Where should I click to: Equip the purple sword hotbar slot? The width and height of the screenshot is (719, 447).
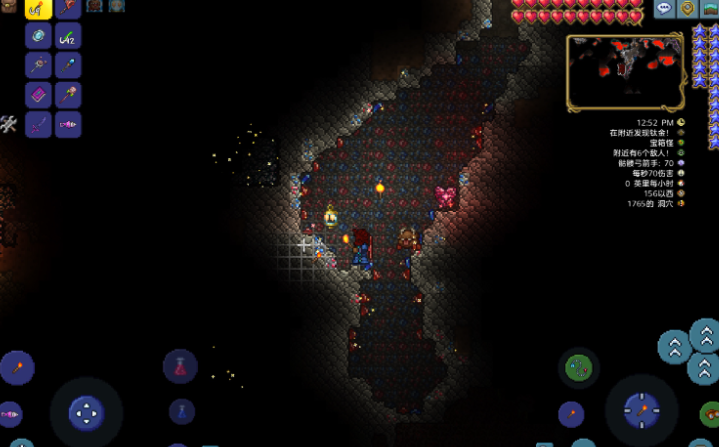pyautogui.click(x=39, y=125)
